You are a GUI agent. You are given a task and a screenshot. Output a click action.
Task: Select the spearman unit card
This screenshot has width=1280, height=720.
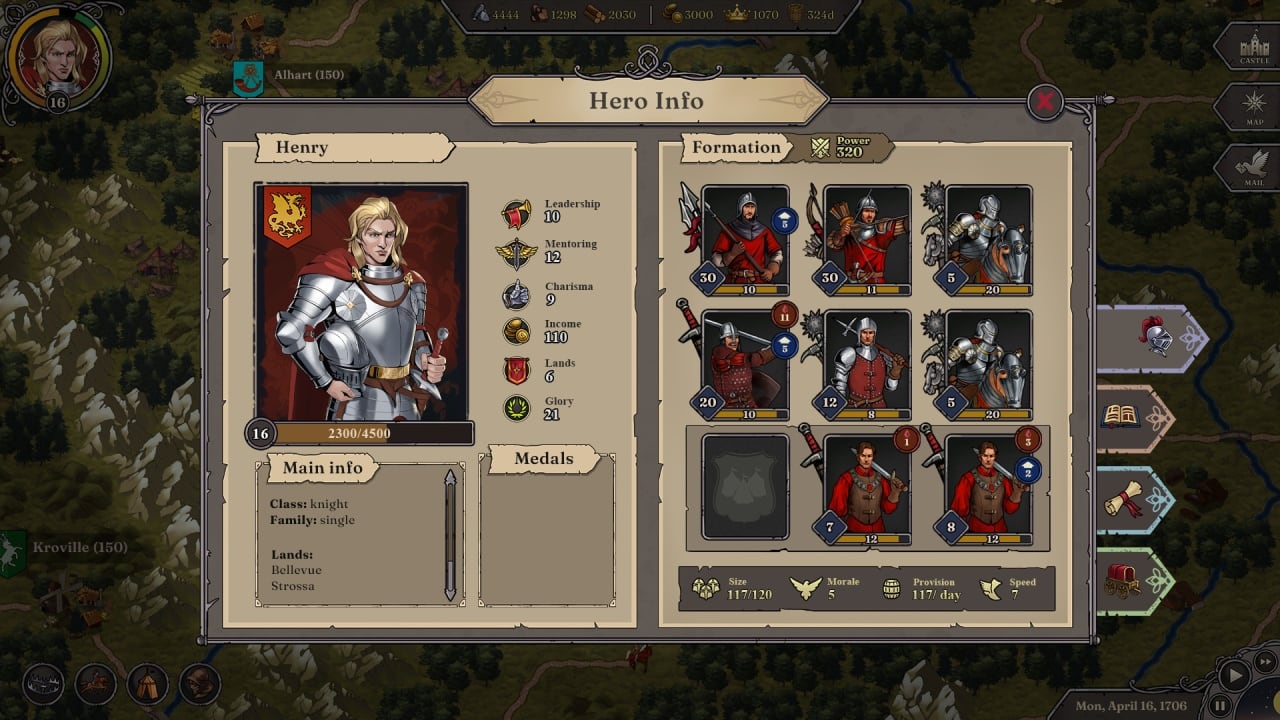(745, 240)
